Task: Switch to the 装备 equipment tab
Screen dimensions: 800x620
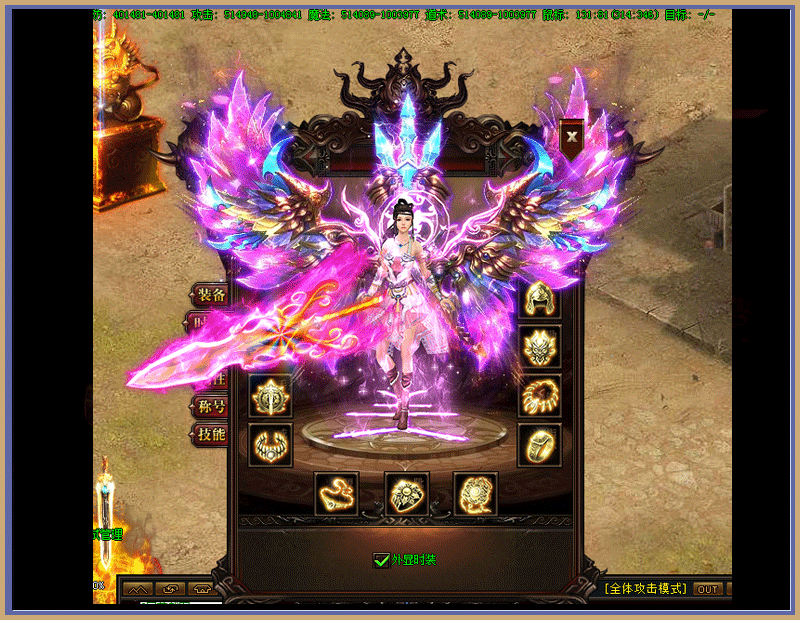Action: click(210, 294)
